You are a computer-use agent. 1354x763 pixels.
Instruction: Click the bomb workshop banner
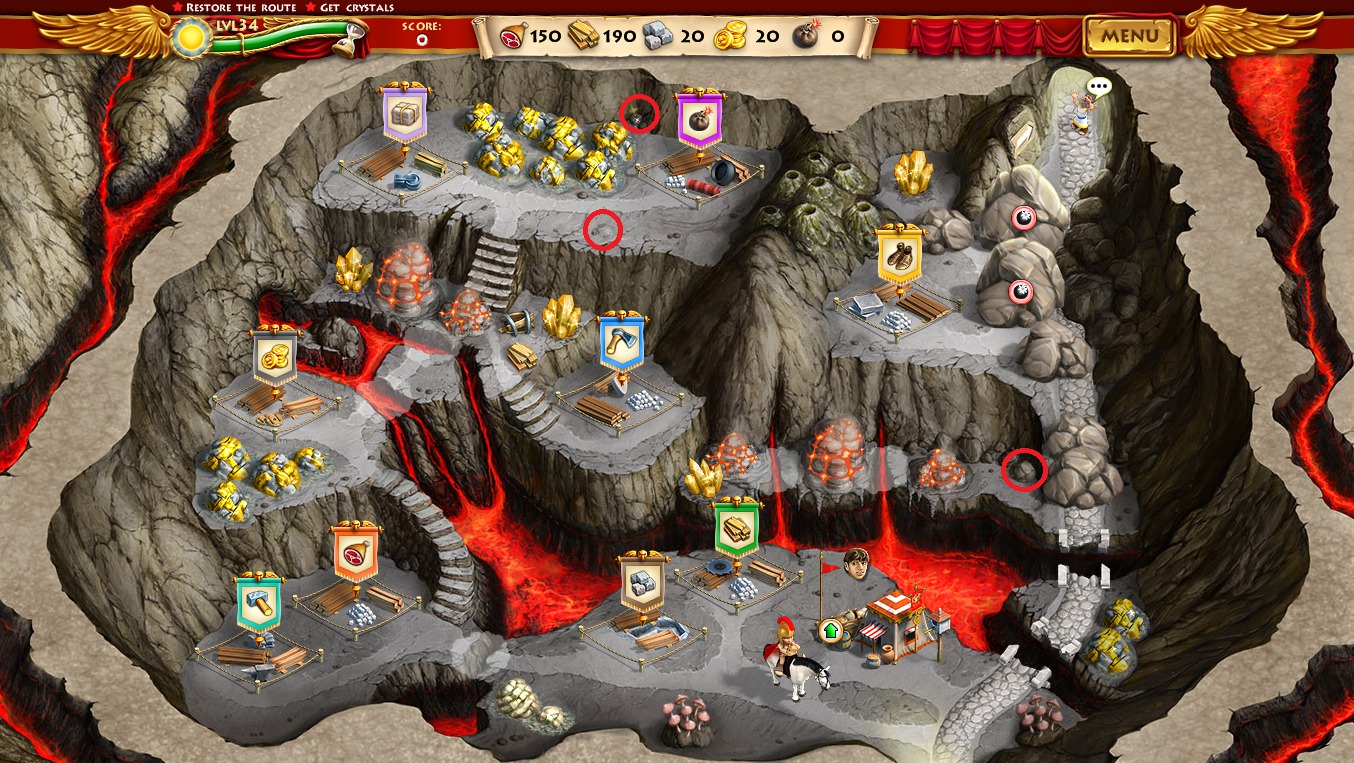(x=699, y=119)
